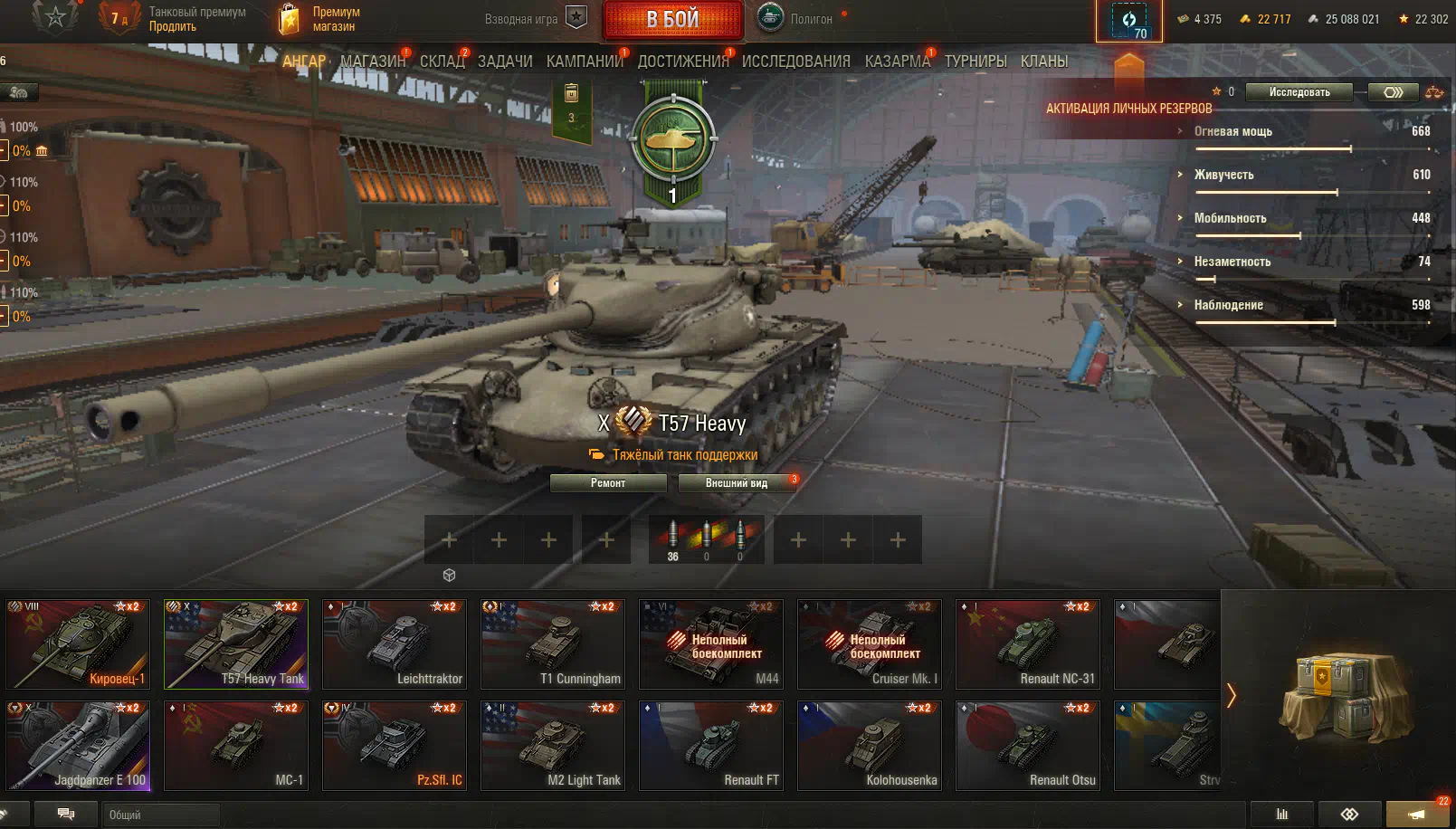This screenshot has height=829, width=1456.
Task: Open the ИССЛЕДОВАНИЯ tab
Action: point(795,62)
